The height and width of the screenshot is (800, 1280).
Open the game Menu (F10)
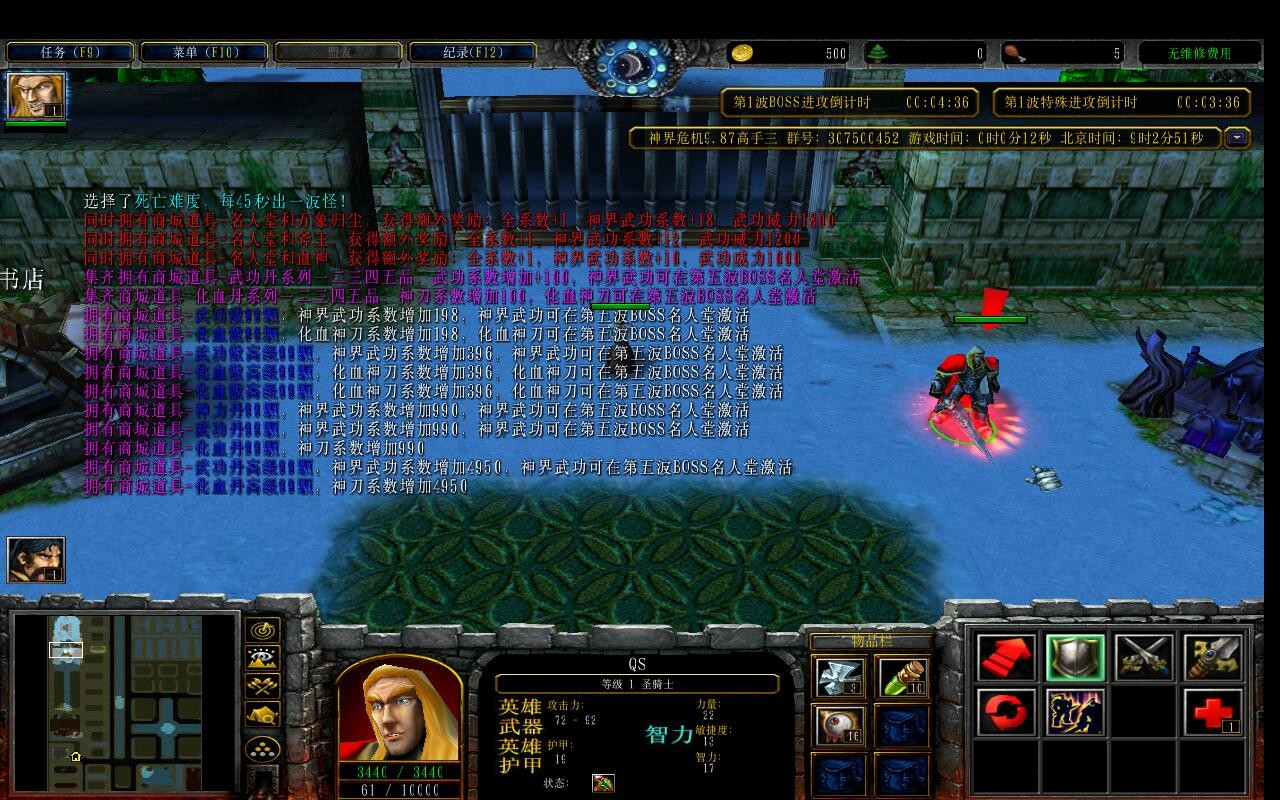pyautogui.click(x=204, y=52)
